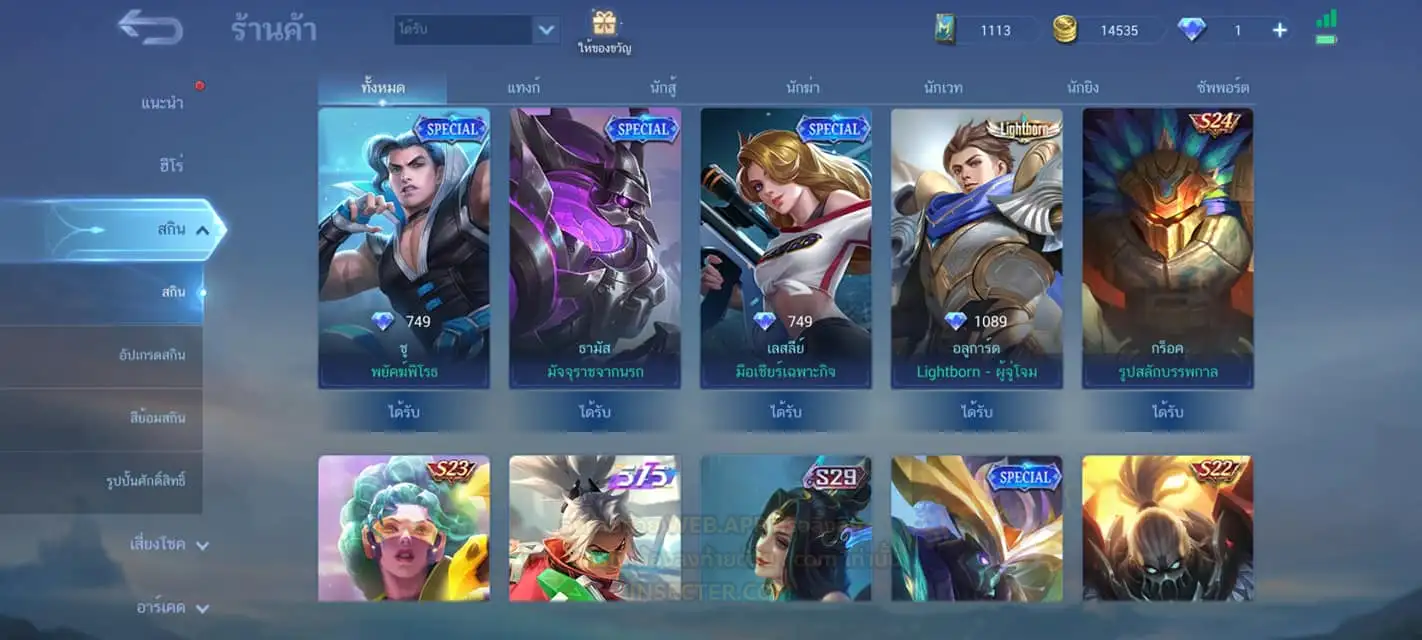The image size is (1422, 640).
Task: Switch to the ซัพพอร์ต tab
Action: click(x=1222, y=88)
